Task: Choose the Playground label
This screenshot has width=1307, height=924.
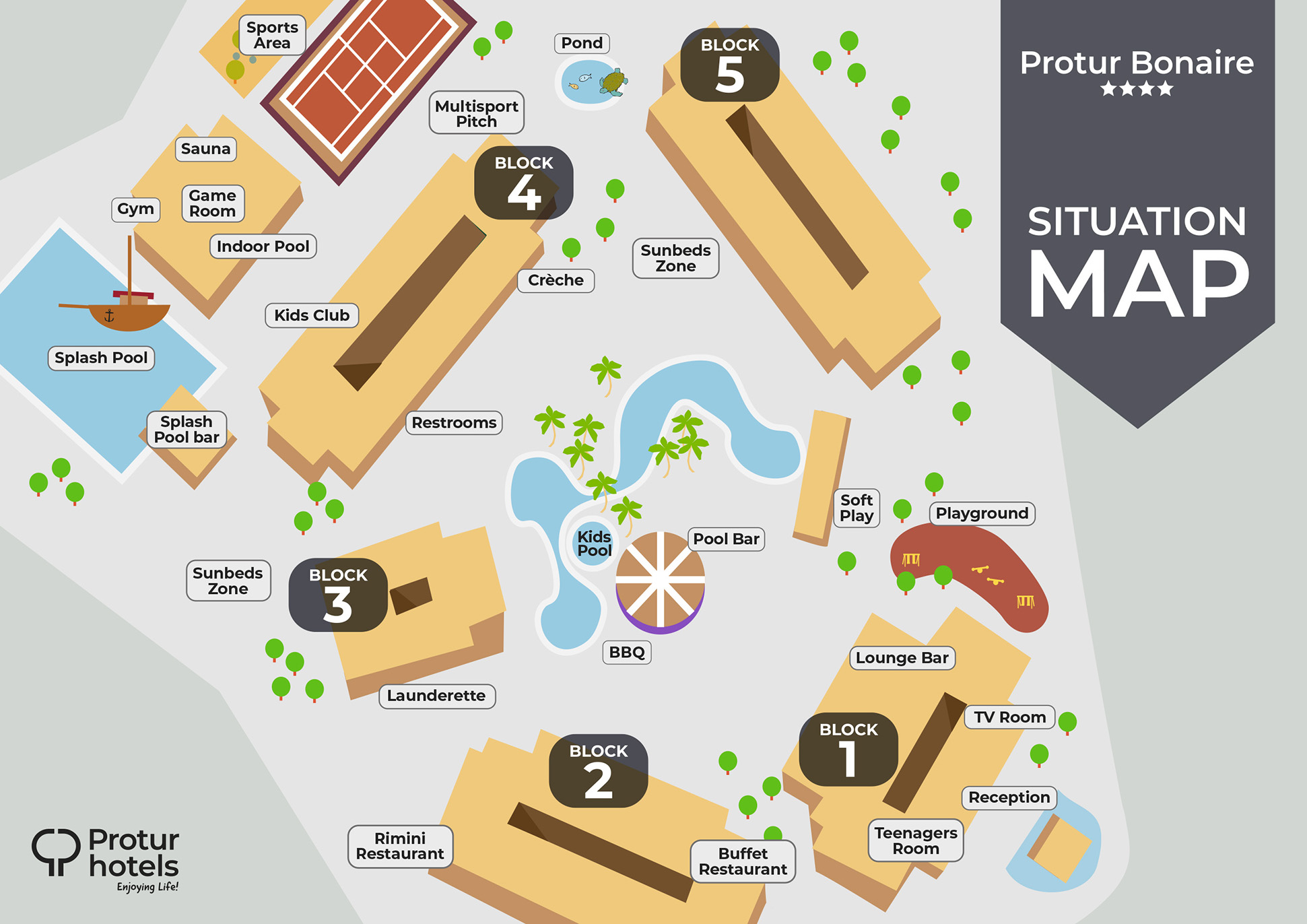Action: point(982,513)
